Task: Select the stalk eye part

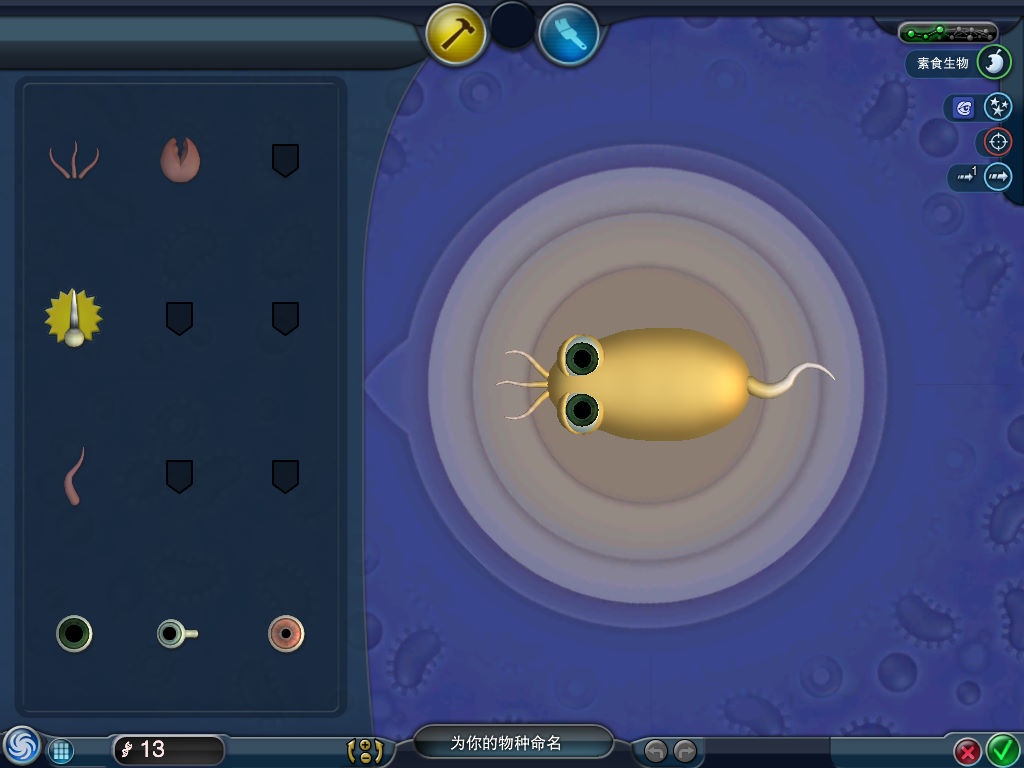Action: [x=177, y=633]
